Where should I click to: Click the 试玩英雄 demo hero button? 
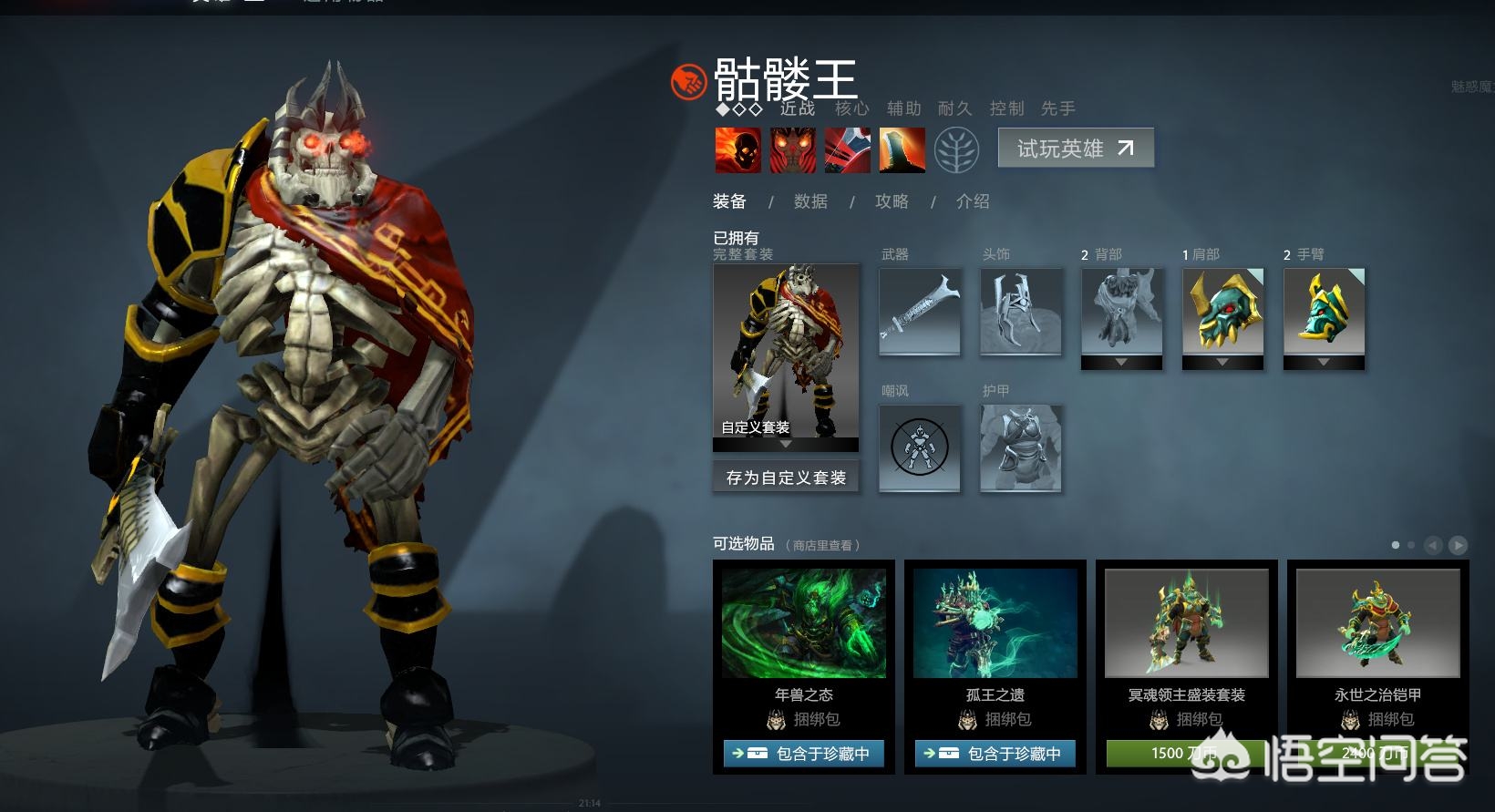[1076, 148]
